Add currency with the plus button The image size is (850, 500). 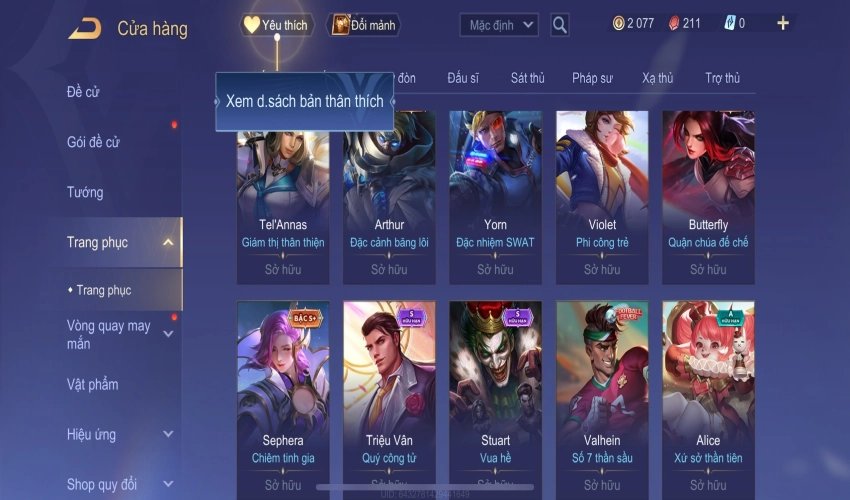click(782, 23)
